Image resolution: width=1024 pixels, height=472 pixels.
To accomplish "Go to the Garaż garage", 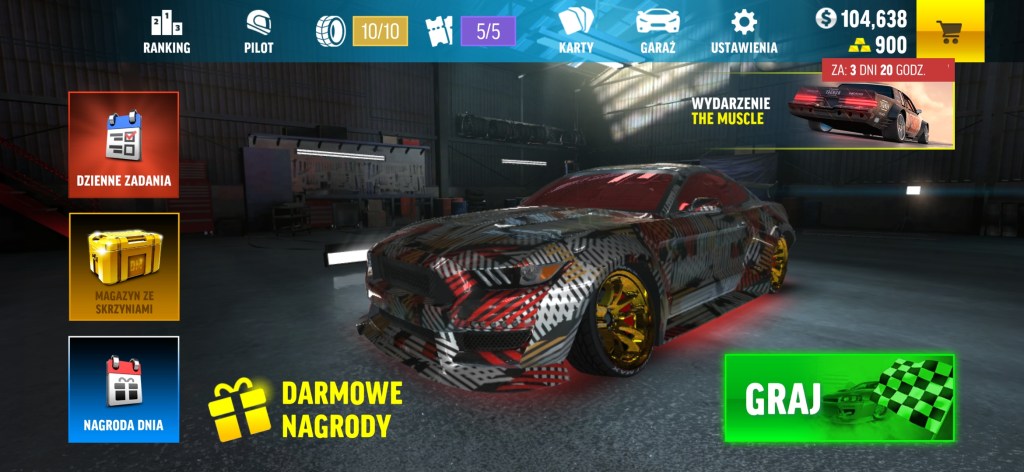I will [x=657, y=32].
